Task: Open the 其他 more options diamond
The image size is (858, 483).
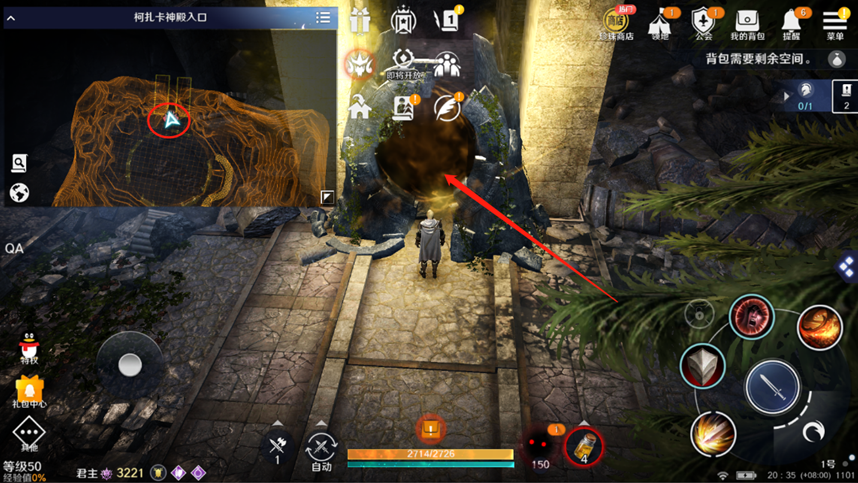Action: (x=29, y=435)
